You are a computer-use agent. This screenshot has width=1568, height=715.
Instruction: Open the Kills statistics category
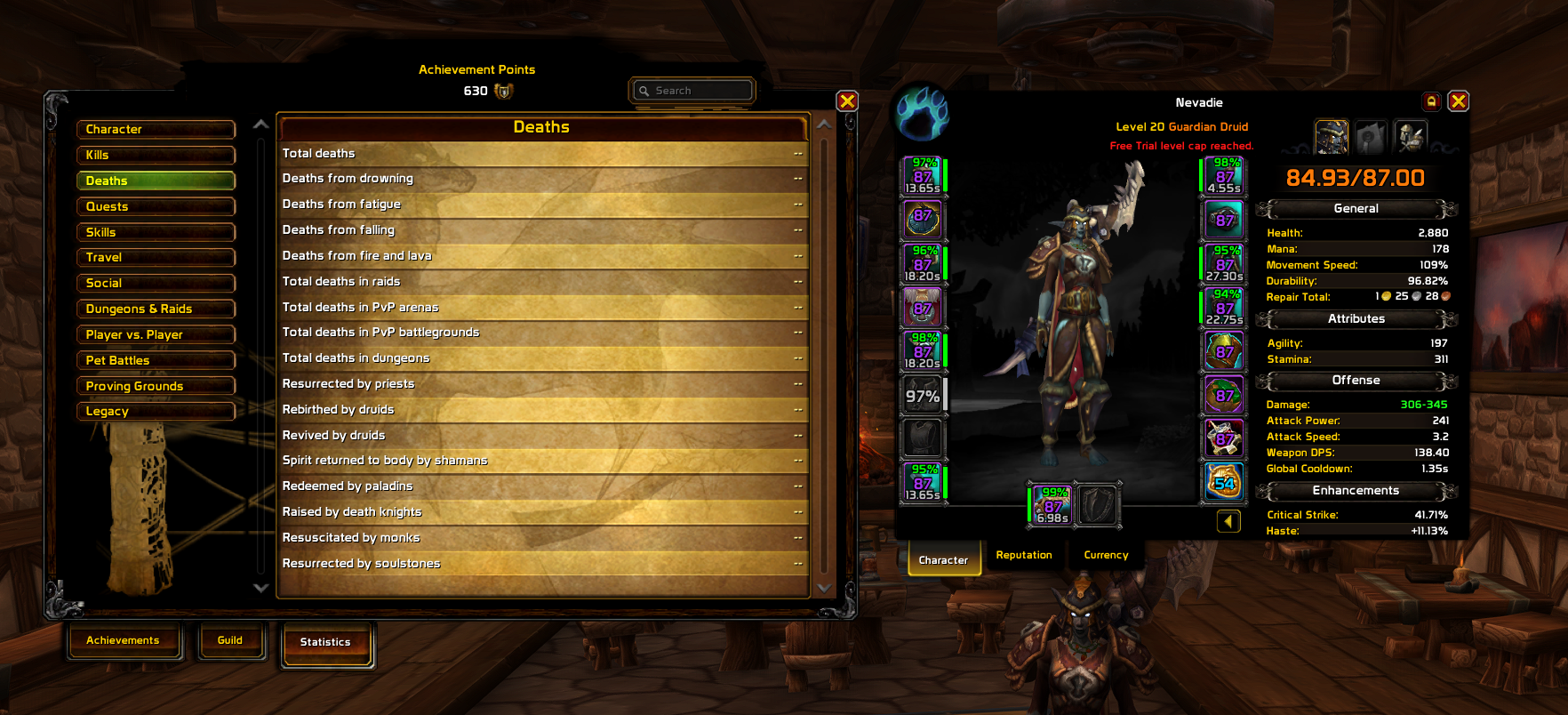coord(156,156)
